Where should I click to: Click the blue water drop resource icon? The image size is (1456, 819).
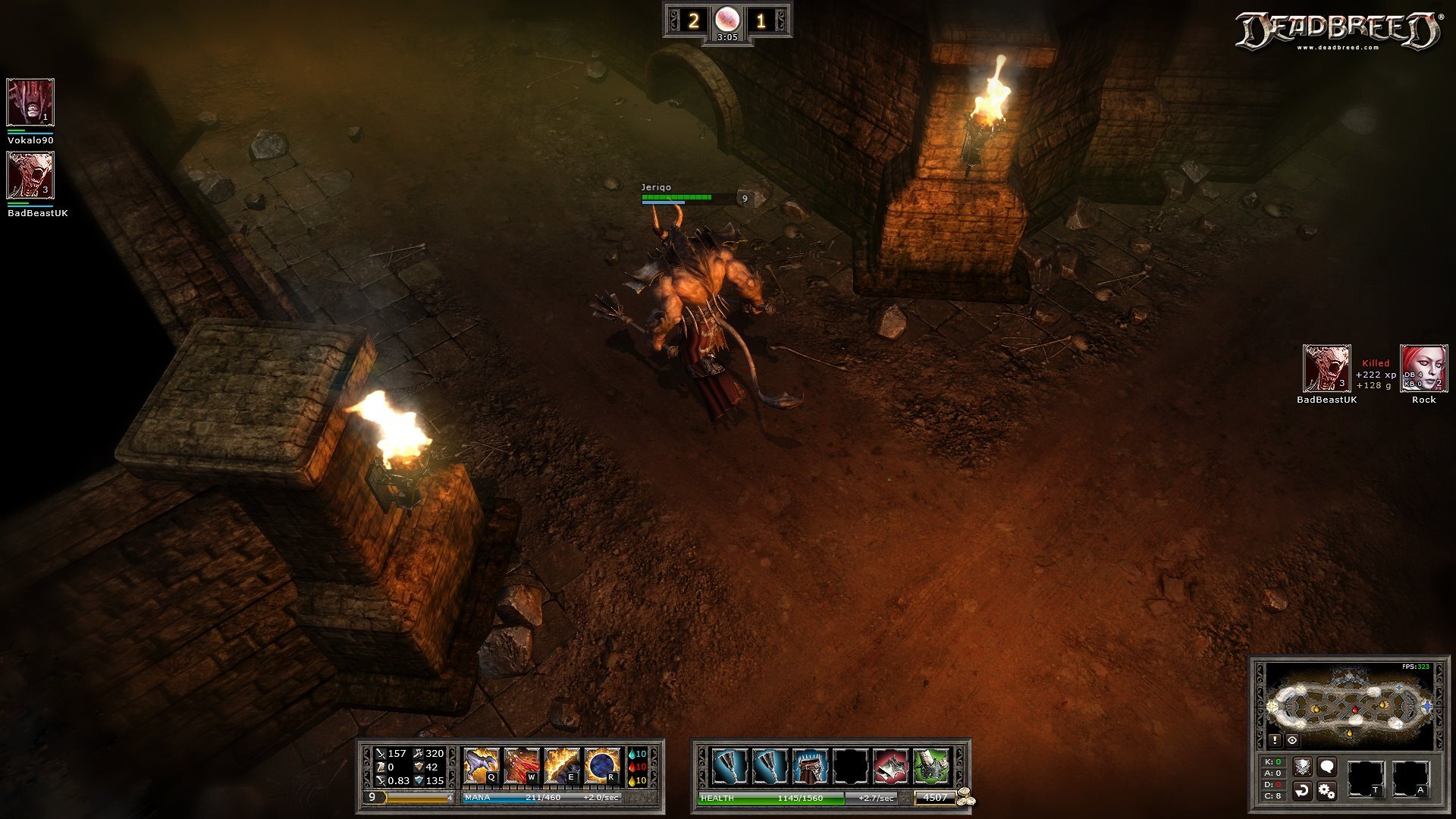tap(632, 754)
